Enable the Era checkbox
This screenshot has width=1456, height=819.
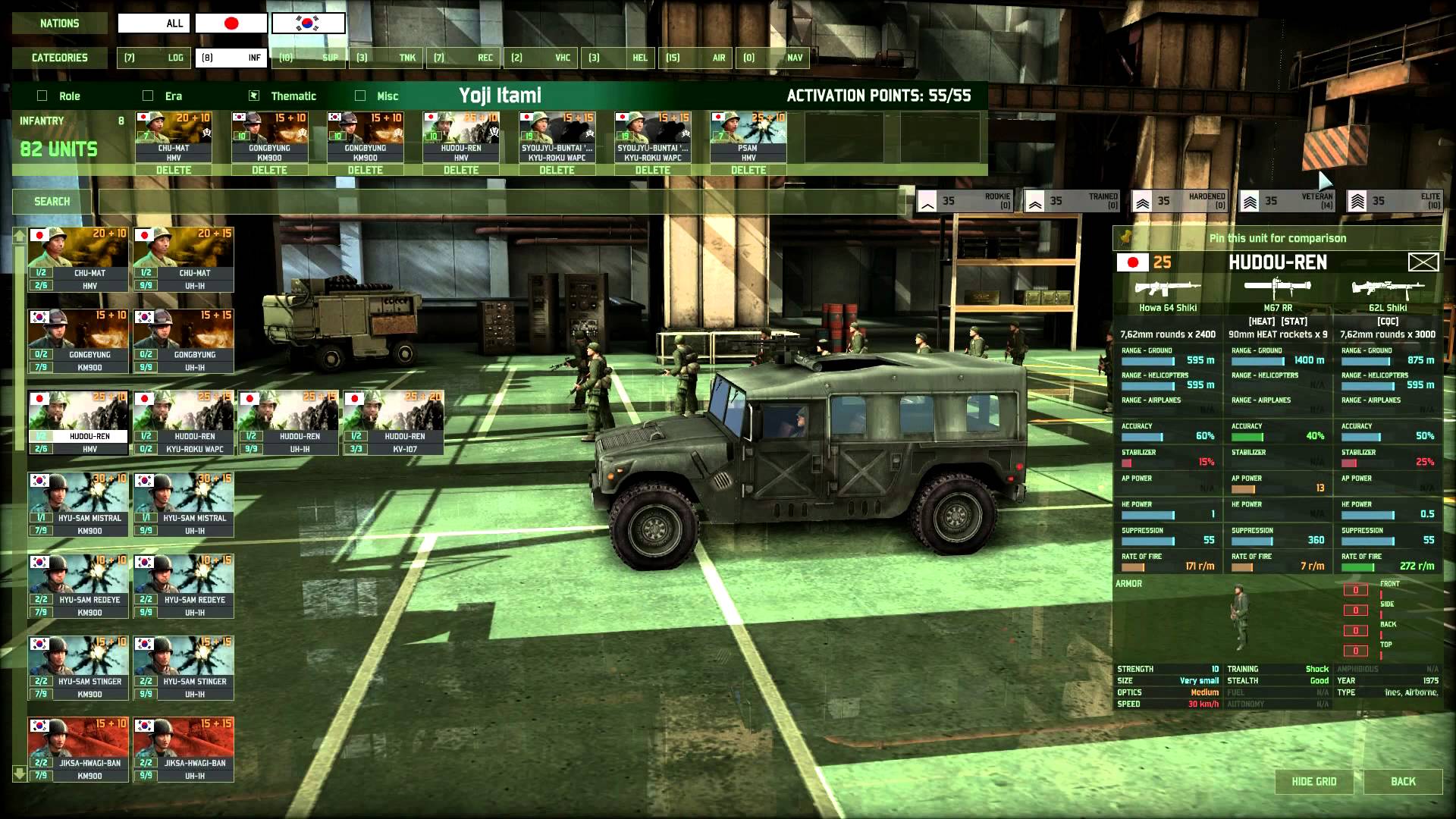pos(148,96)
